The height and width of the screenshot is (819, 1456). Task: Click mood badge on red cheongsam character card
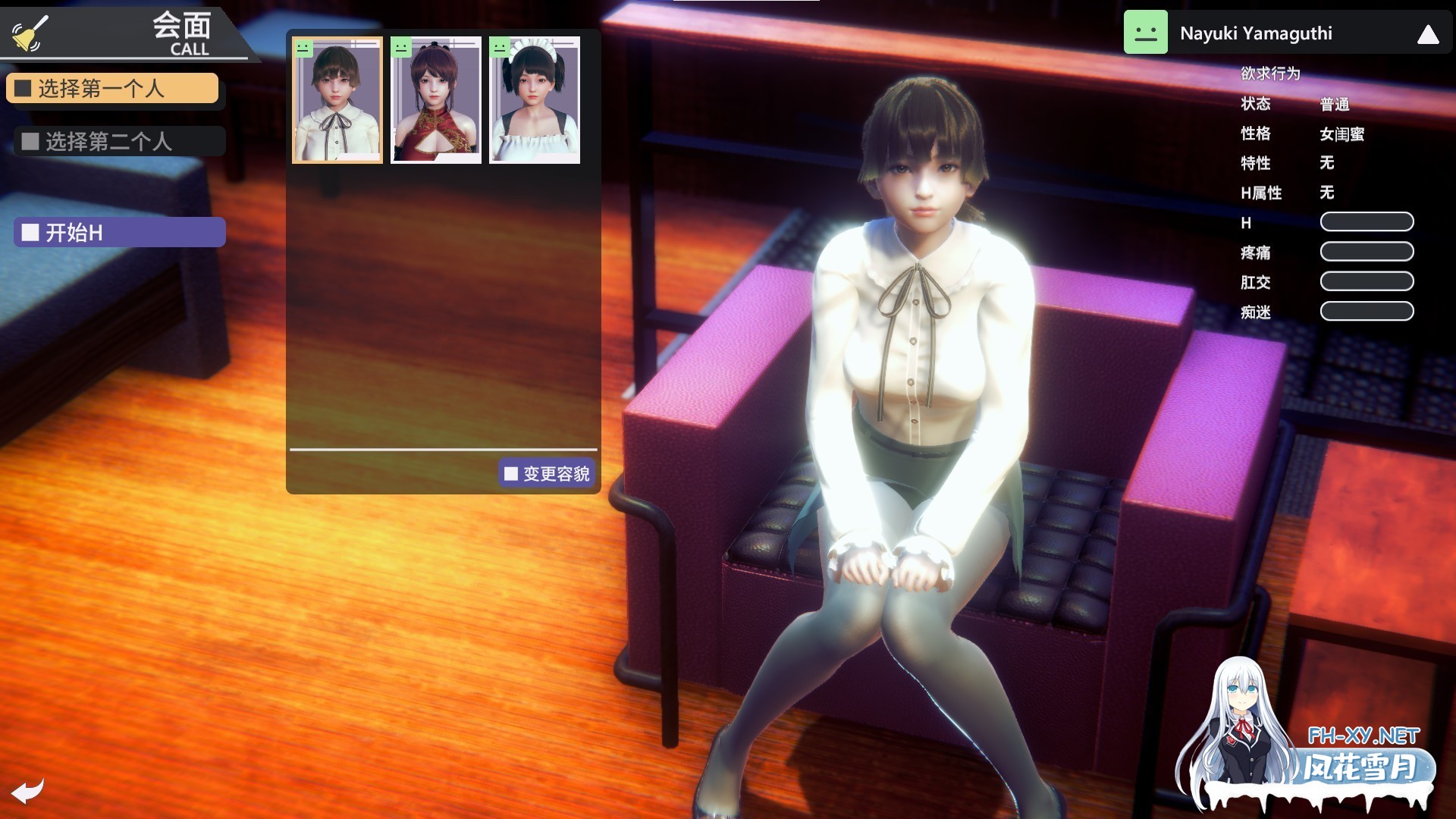401,48
